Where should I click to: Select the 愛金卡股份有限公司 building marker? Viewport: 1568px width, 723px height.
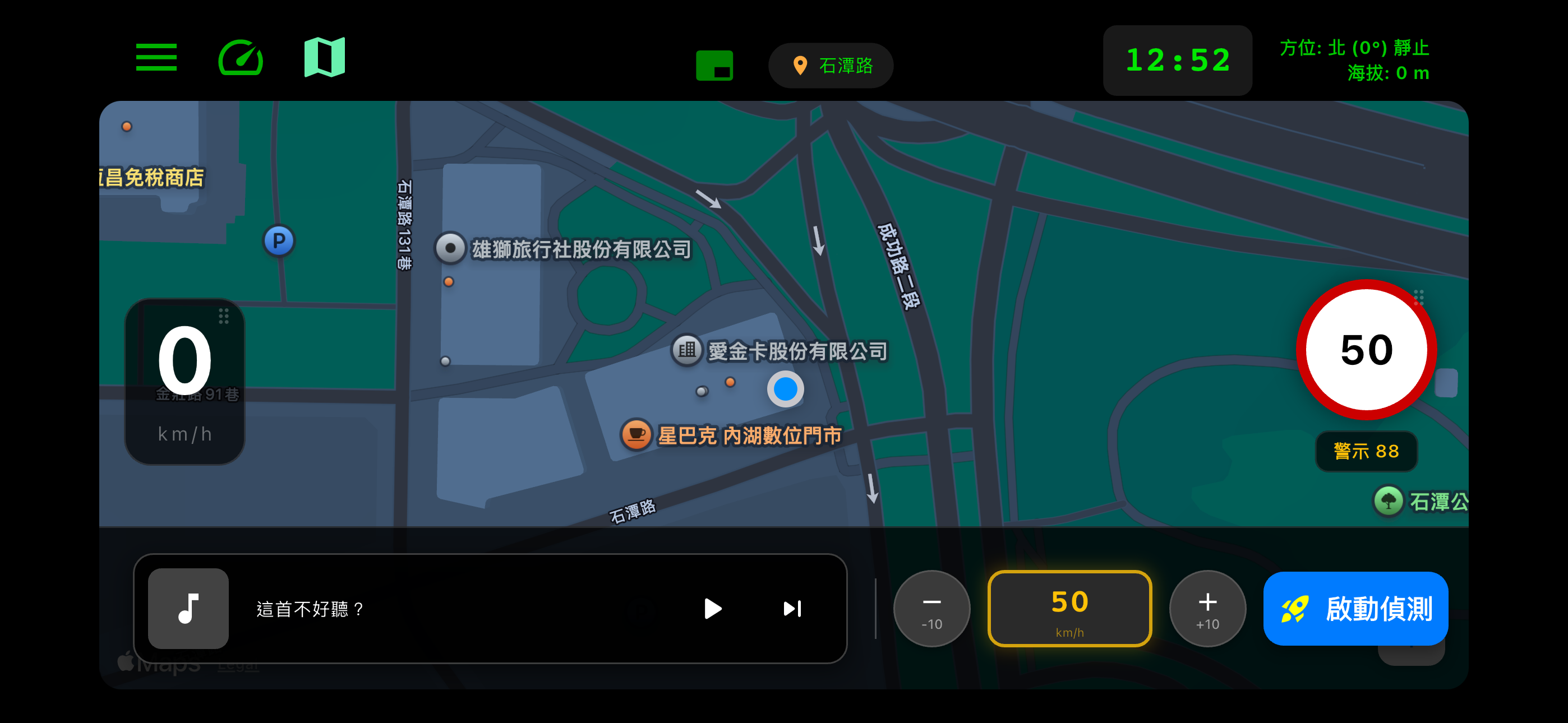point(687,350)
